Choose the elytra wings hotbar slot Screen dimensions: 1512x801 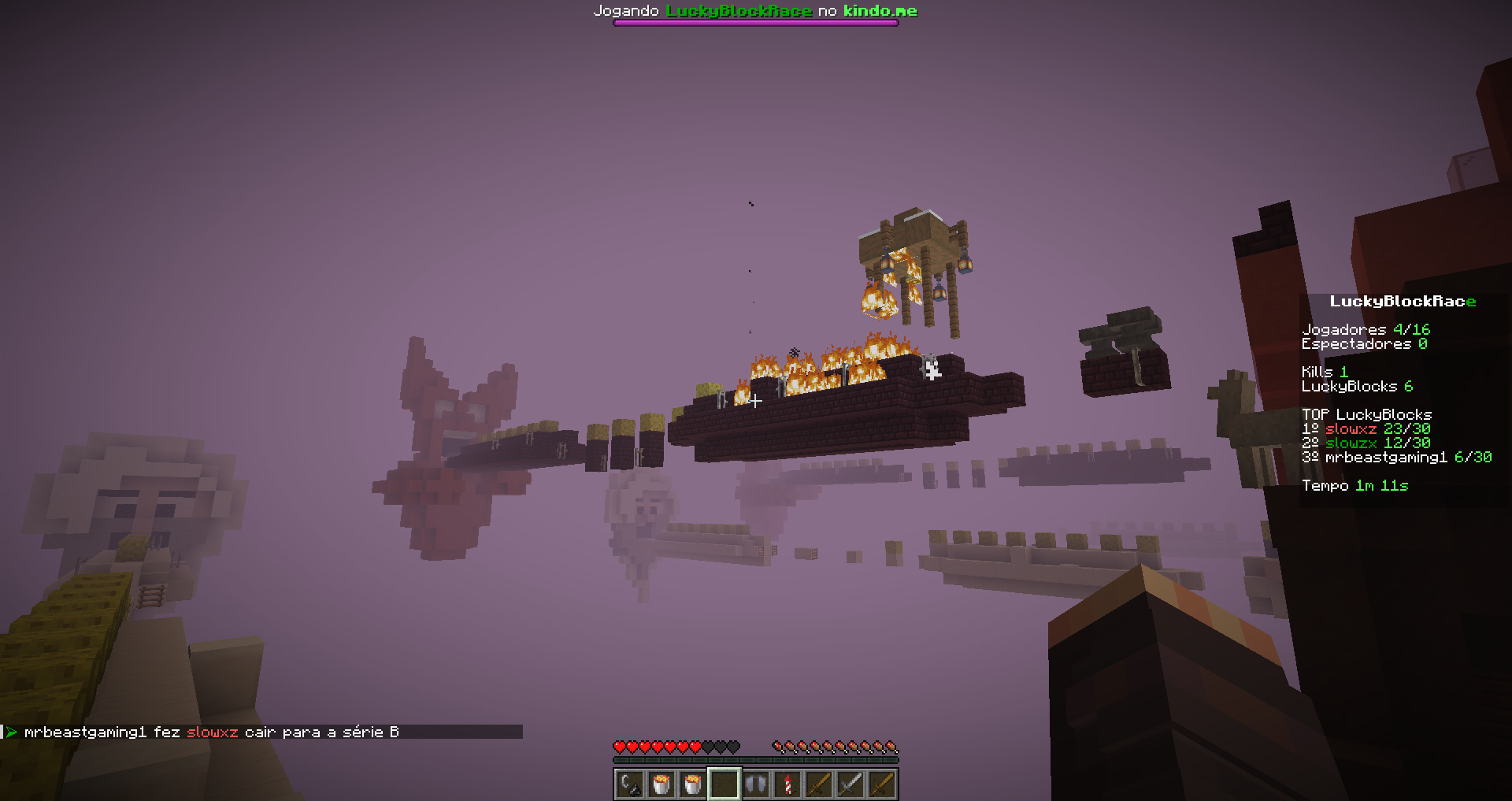click(x=756, y=784)
